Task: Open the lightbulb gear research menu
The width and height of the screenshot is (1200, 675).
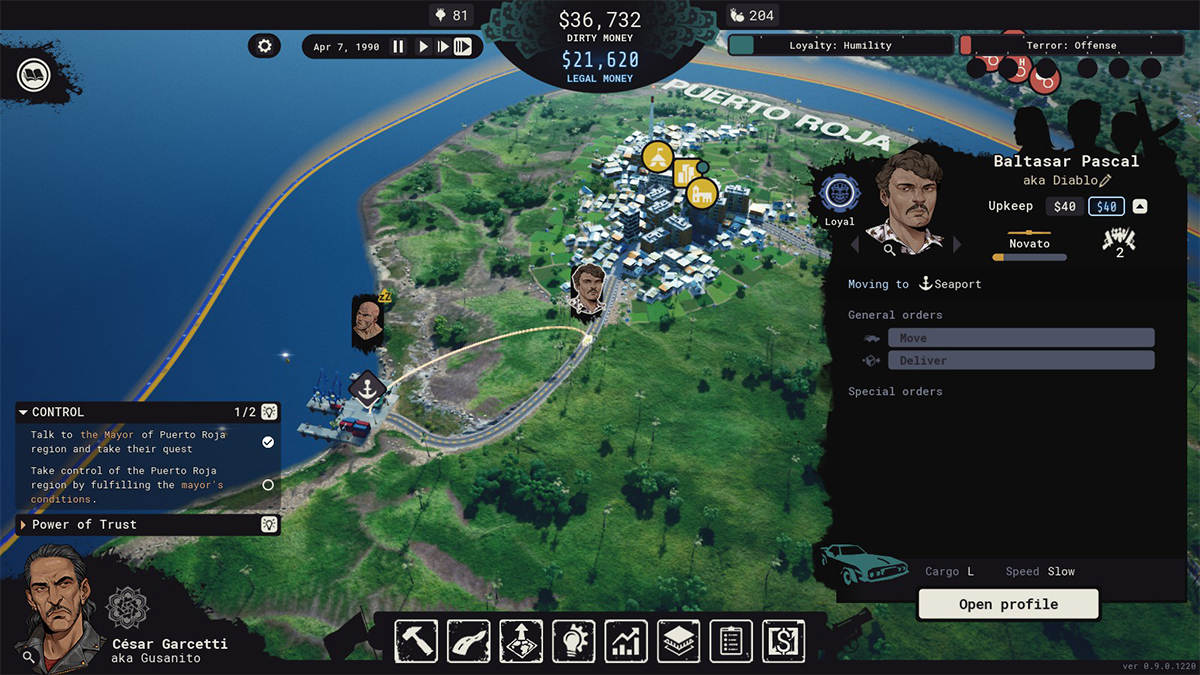Action: tap(573, 641)
